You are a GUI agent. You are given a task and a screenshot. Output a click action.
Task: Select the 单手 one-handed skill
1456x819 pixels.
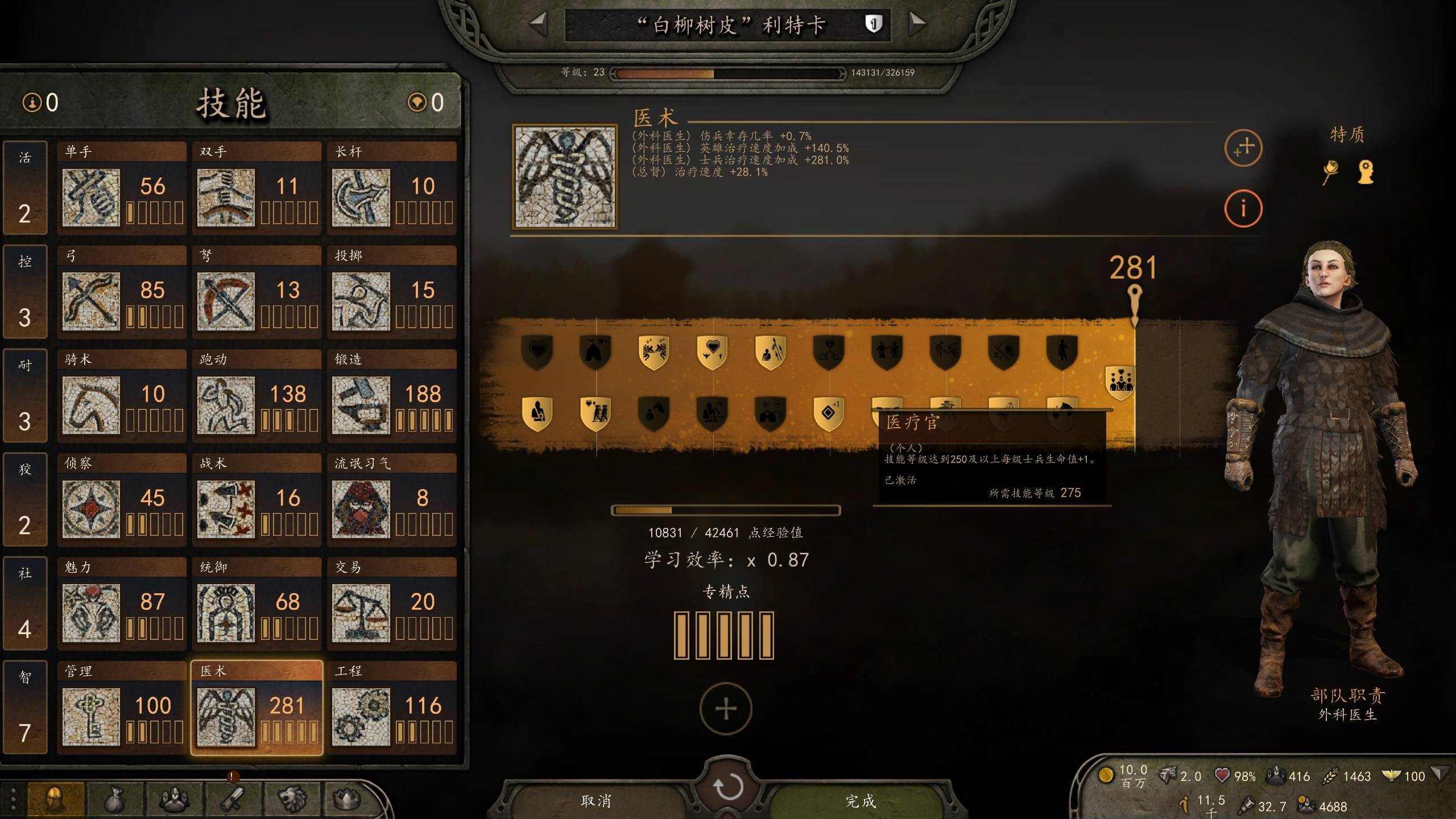point(122,188)
